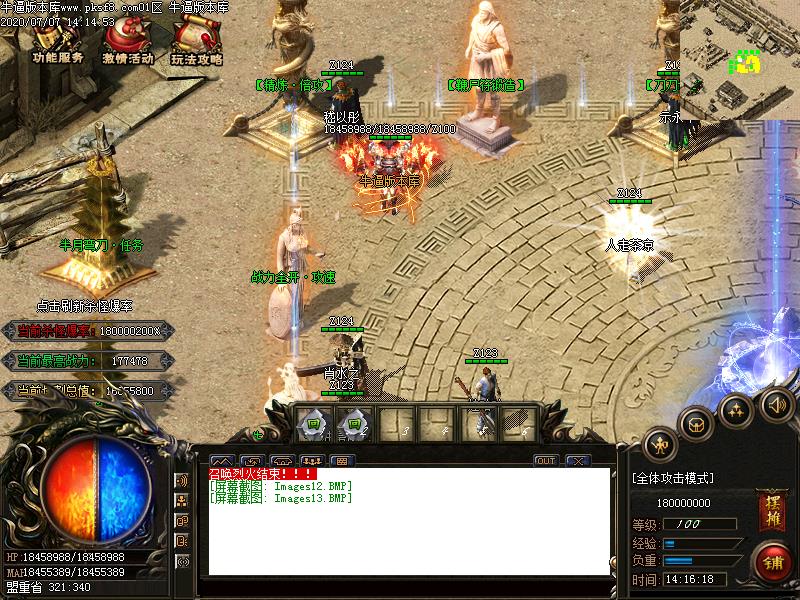Use the item in hotbar slot 2
The height and width of the screenshot is (600, 800).
coord(354,423)
